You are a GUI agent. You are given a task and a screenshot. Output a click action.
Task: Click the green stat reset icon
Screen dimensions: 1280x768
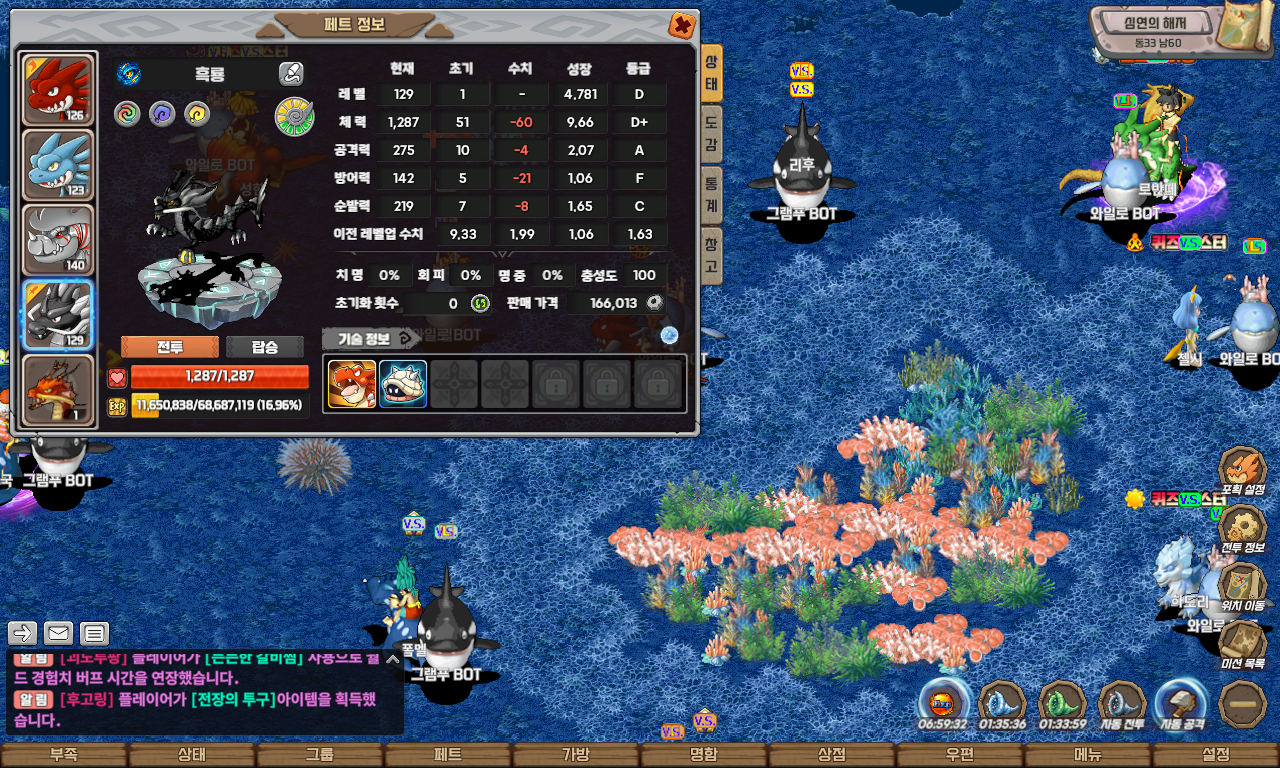(x=480, y=303)
